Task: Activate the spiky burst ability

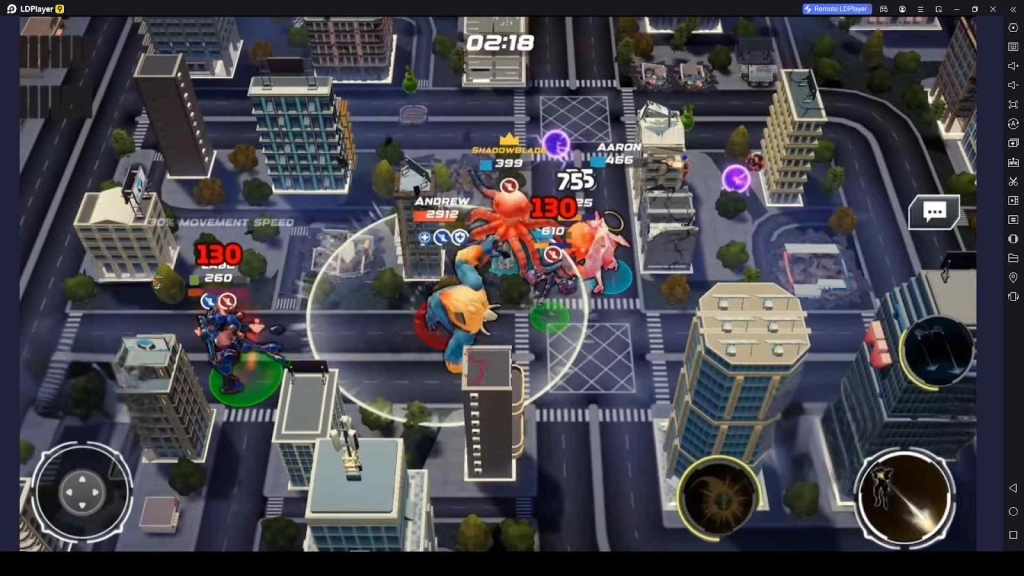Action: (x=716, y=494)
